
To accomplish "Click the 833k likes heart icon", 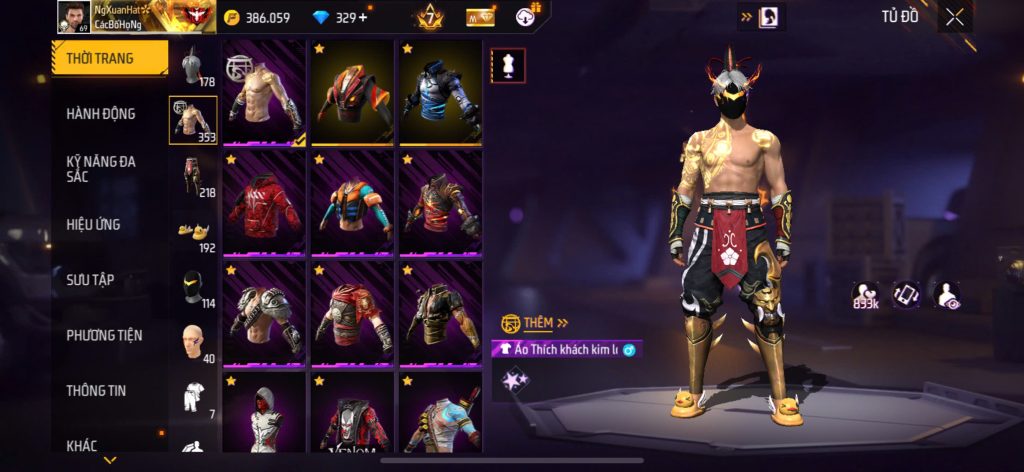I will 865,294.
